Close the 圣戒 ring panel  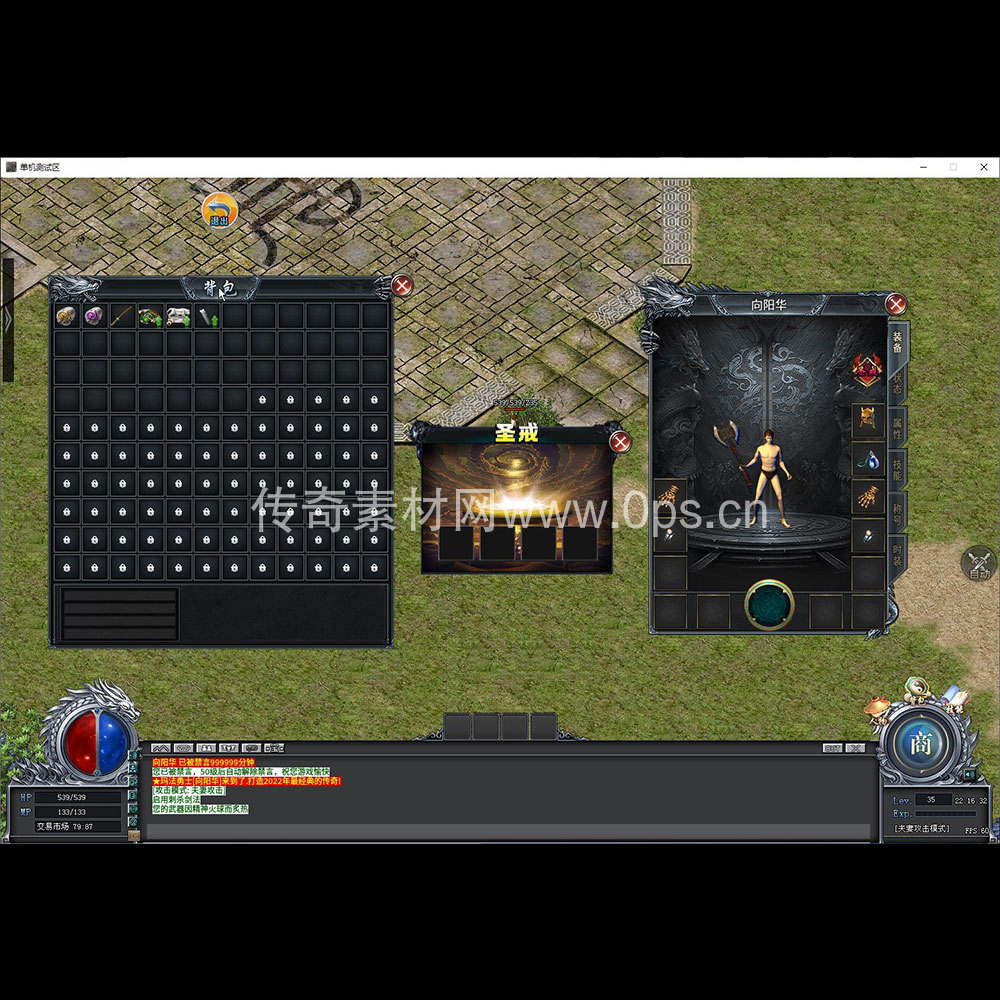tap(620, 442)
